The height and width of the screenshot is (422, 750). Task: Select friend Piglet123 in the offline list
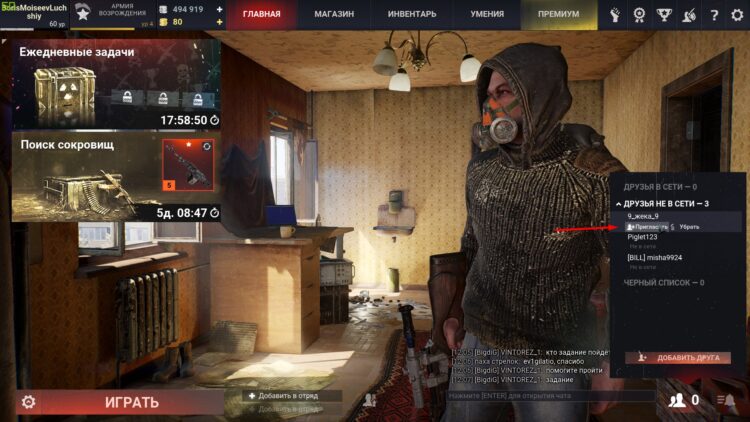pos(643,237)
